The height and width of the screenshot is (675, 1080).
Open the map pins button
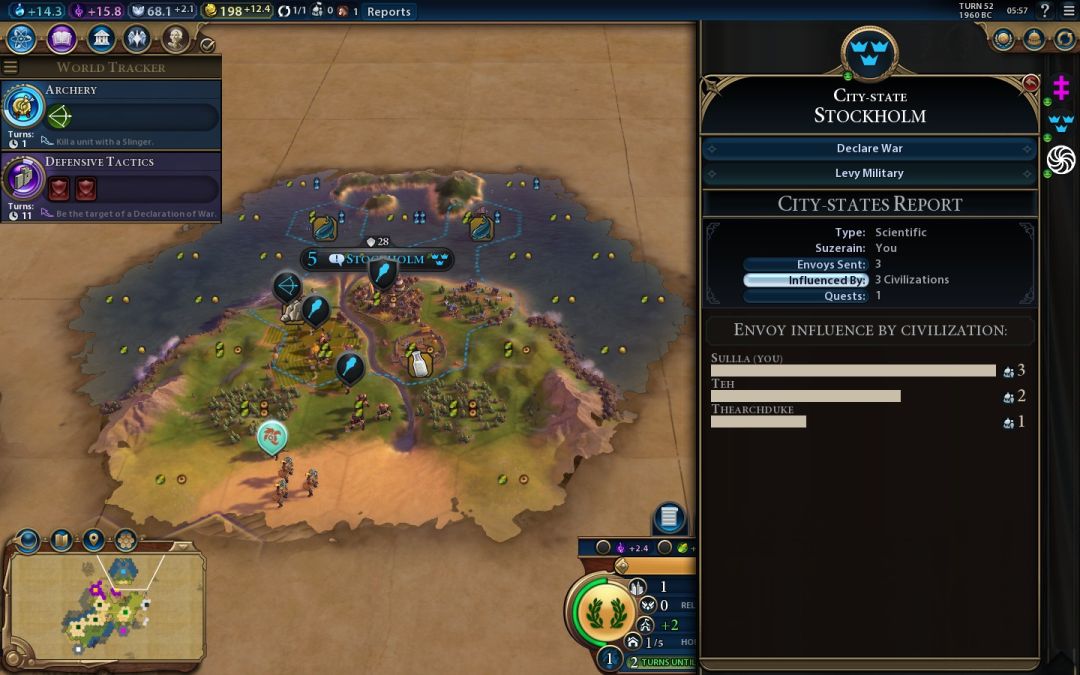click(x=93, y=540)
